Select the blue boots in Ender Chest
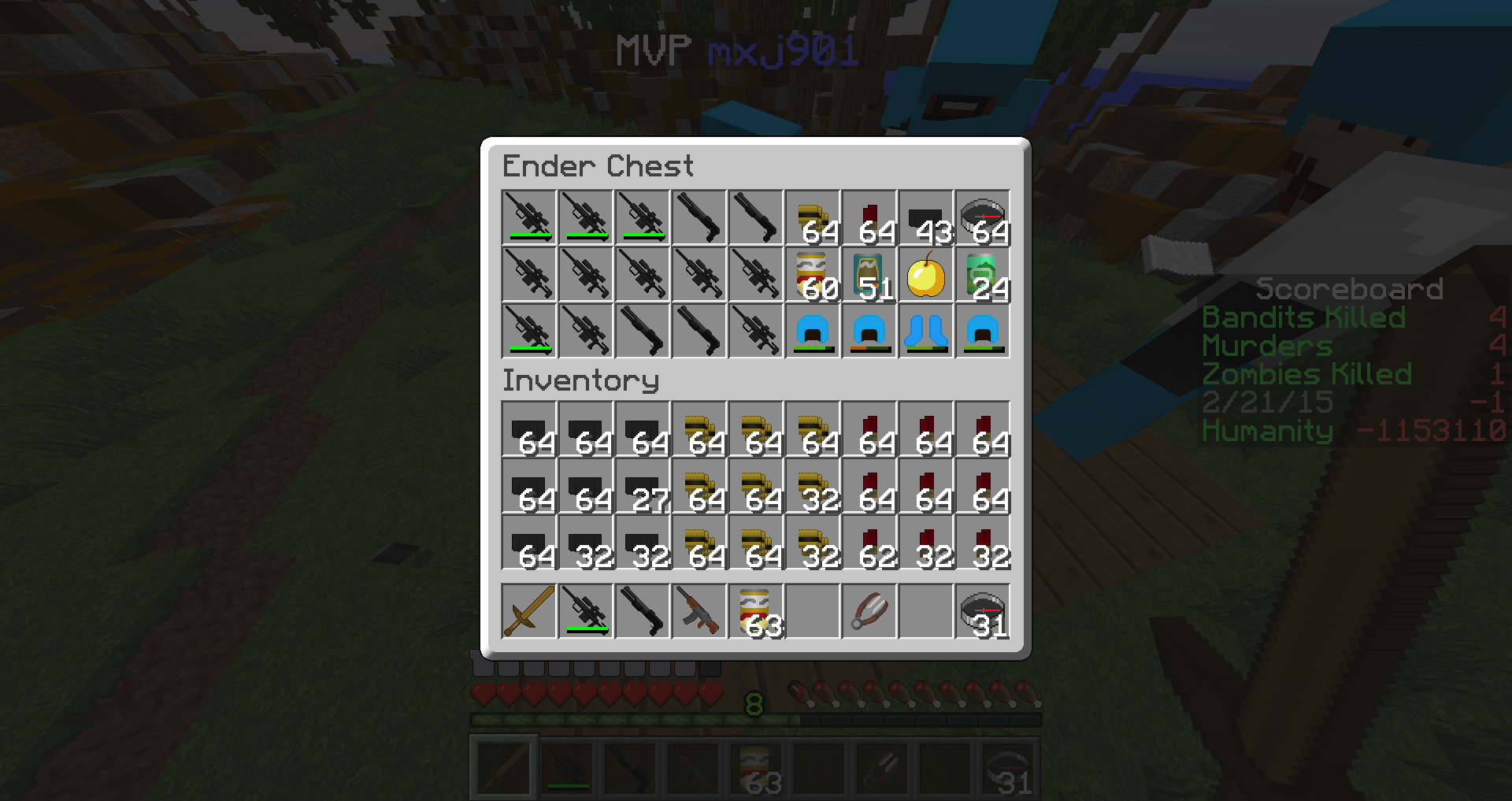Viewport: 1512px width, 801px height. pyautogui.click(x=926, y=332)
